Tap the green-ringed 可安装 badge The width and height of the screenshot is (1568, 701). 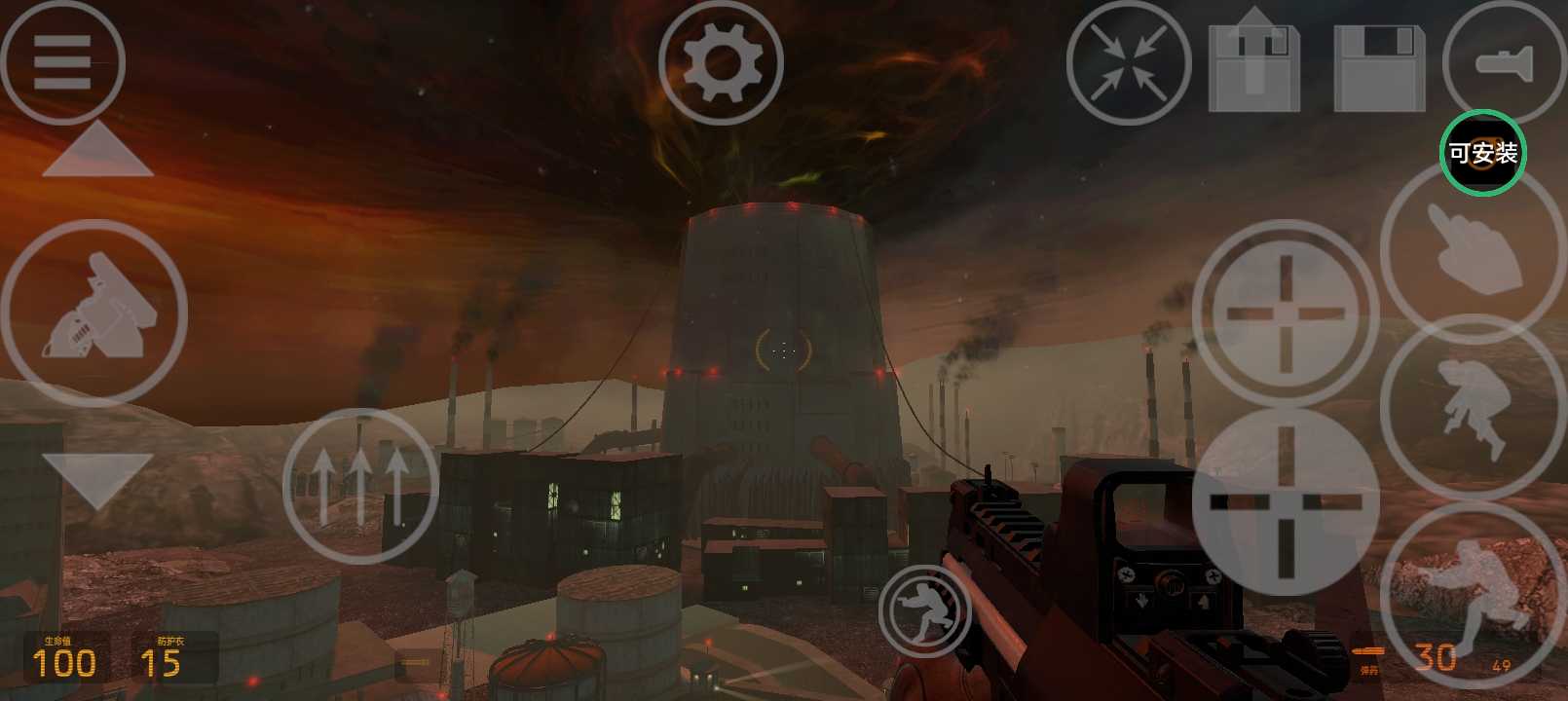coord(1482,153)
